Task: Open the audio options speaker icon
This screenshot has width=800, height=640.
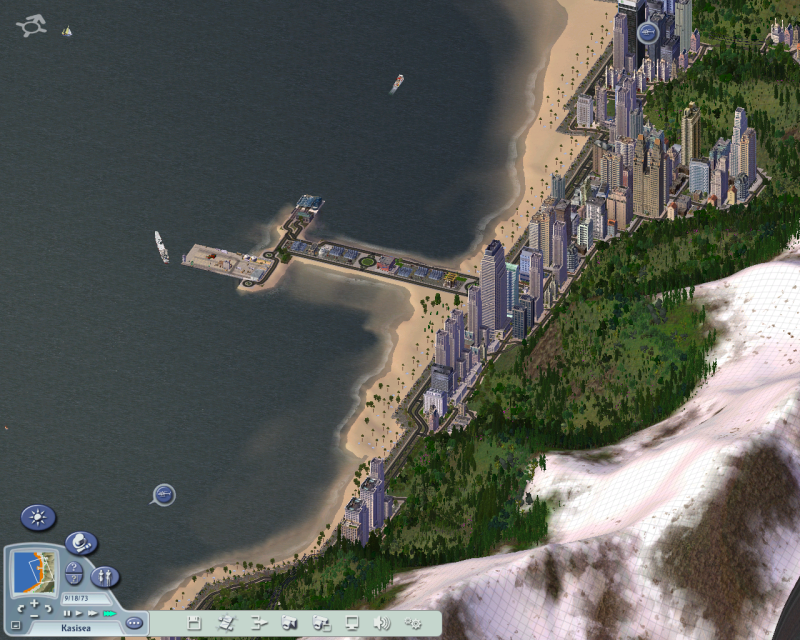Action: 381,623
